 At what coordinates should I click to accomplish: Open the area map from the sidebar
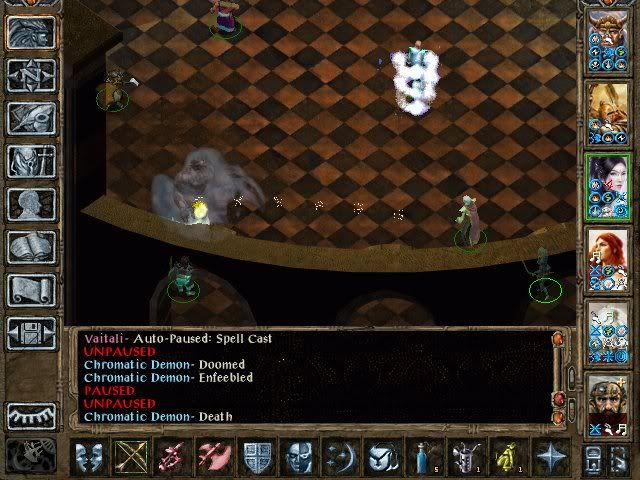coord(31,75)
